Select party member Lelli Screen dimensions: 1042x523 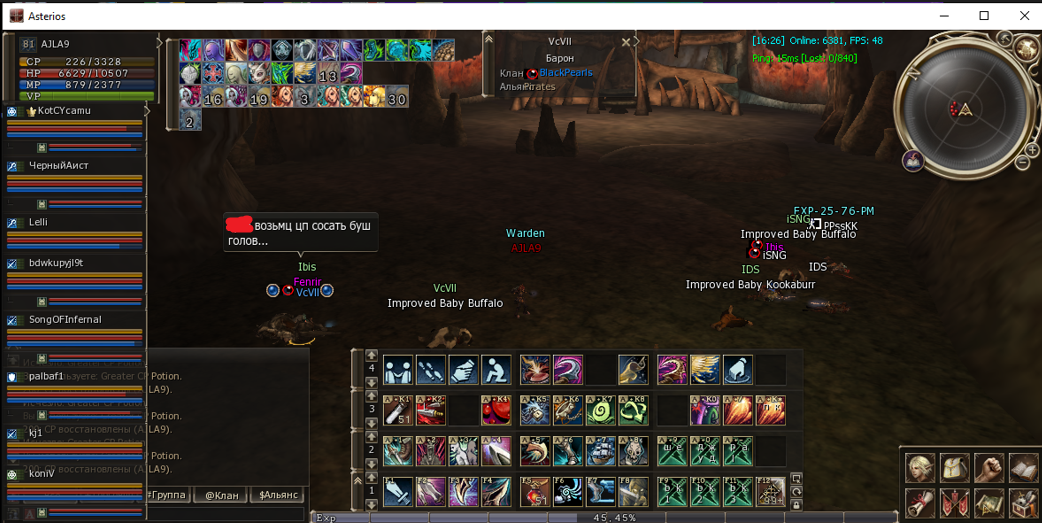click(39, 222)
